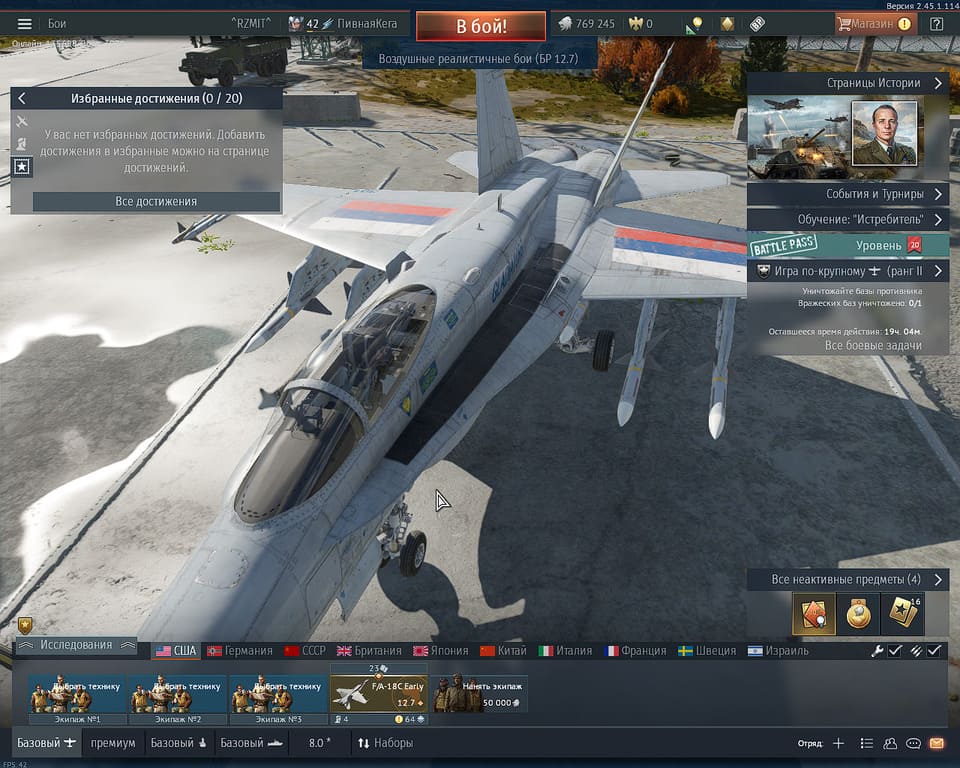Select the СССР nation tab
Image resolution: width=960 pixels, height=768 pixels.
click(x=305, y=651)
